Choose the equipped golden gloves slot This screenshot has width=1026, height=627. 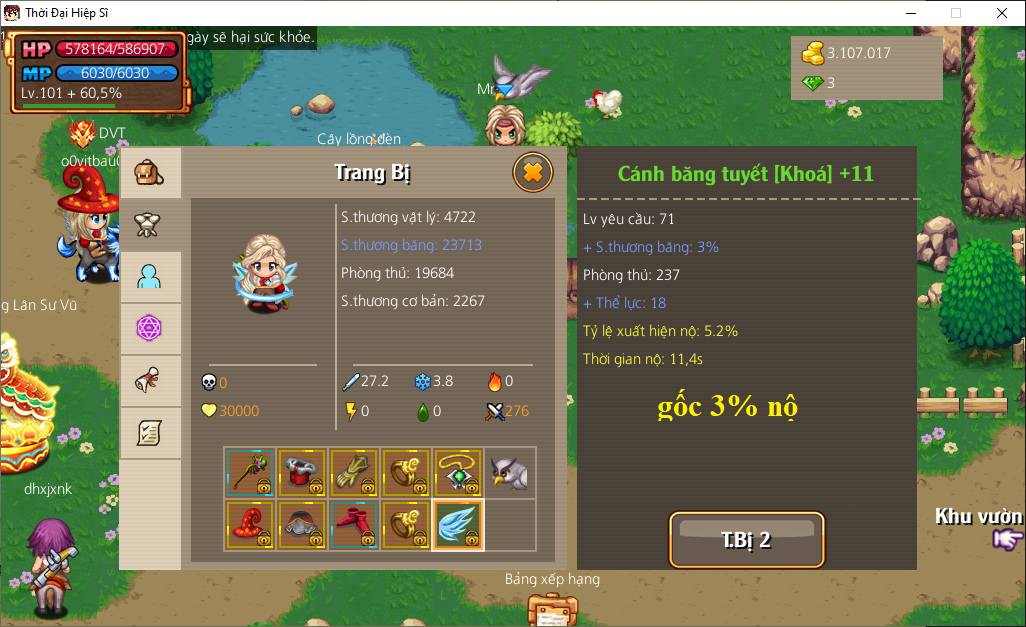pyautogui.click(x=354, y=473)
